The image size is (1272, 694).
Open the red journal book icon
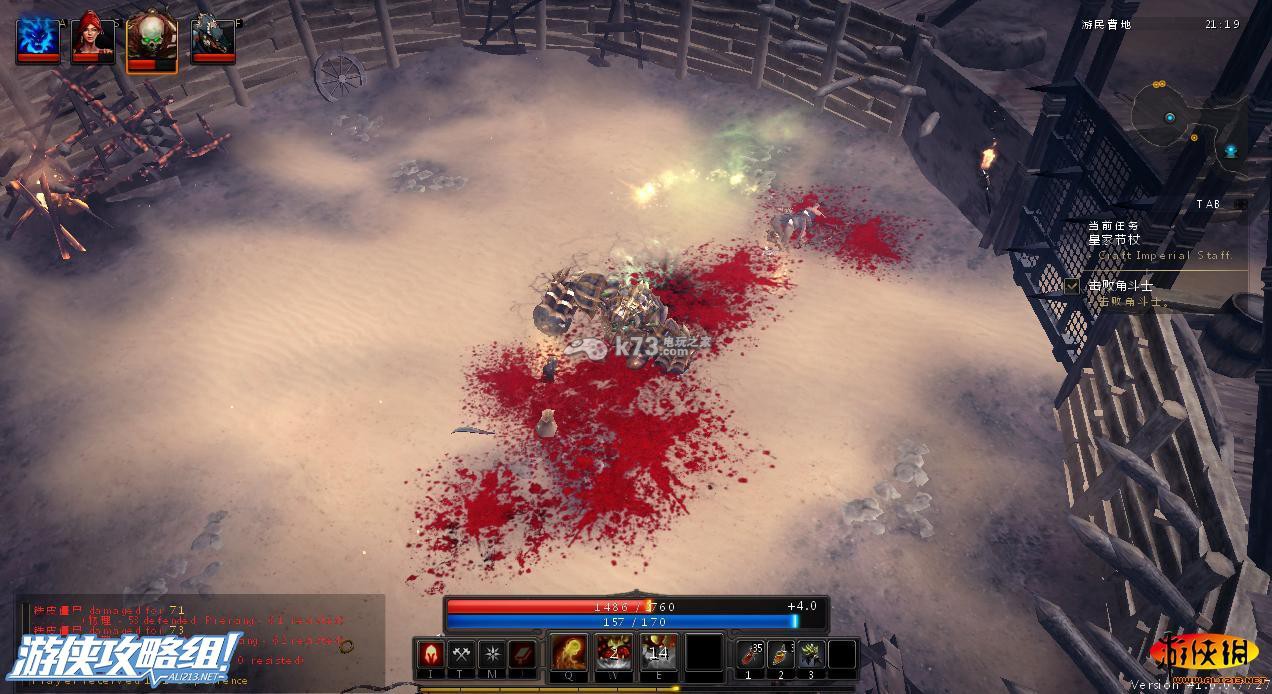click(521, 655)
